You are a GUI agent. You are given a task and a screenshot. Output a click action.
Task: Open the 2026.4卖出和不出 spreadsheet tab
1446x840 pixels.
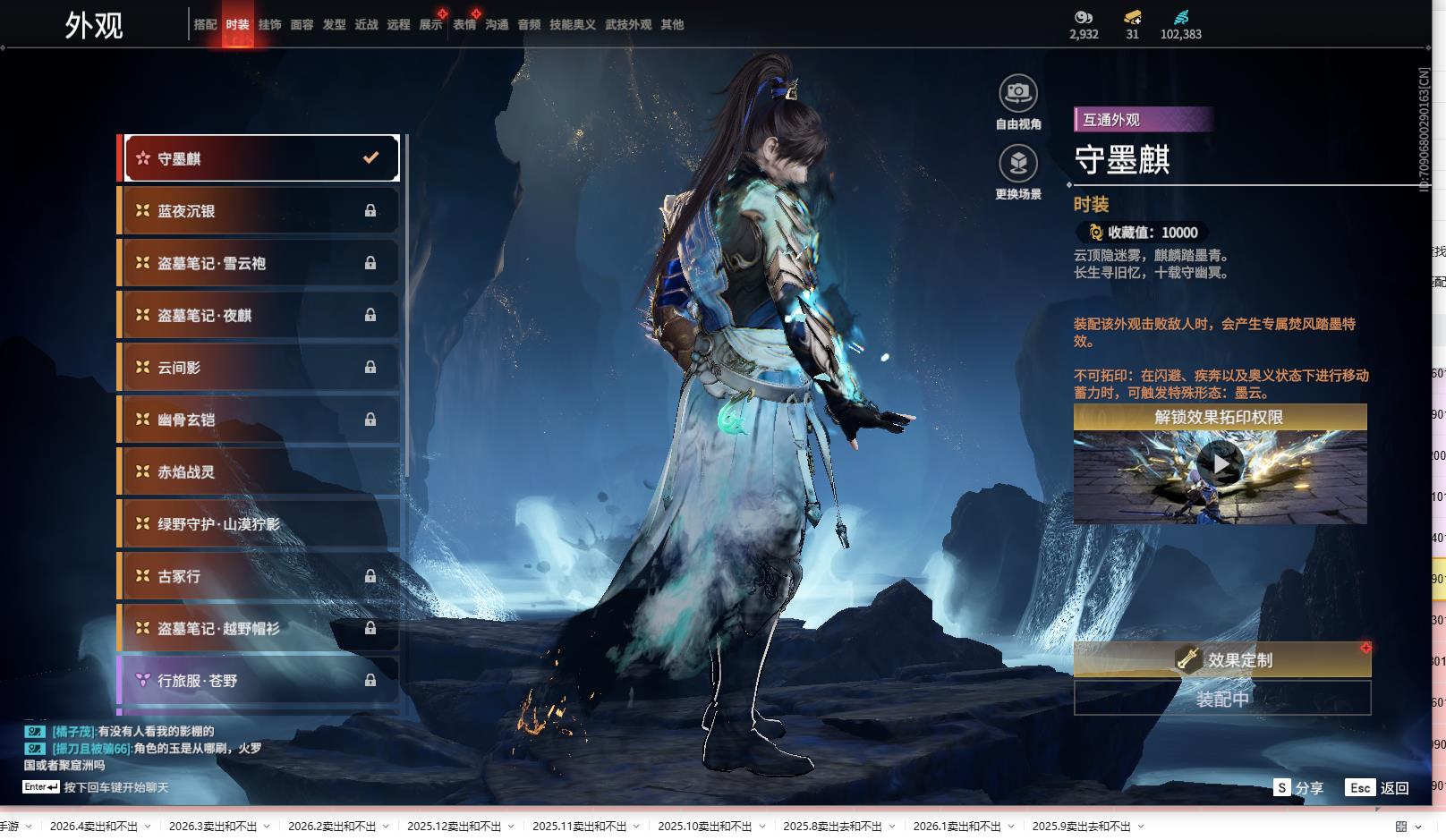pos(94,827)
